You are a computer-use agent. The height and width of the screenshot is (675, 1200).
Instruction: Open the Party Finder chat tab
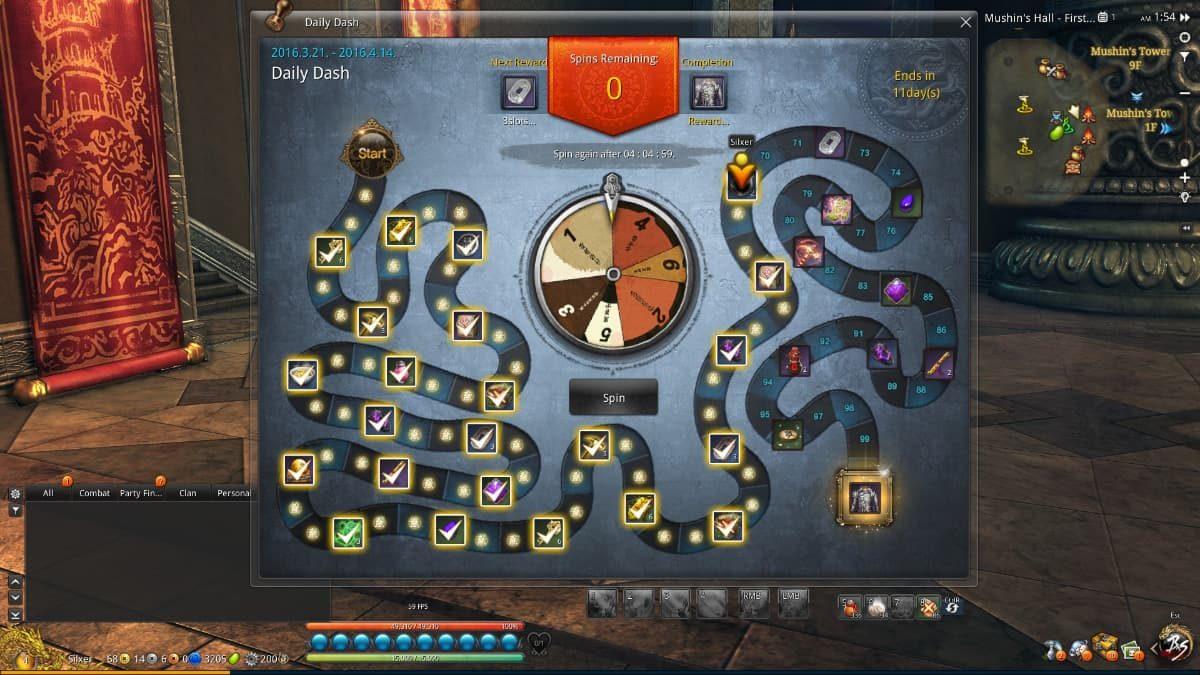tap(139, 493)
